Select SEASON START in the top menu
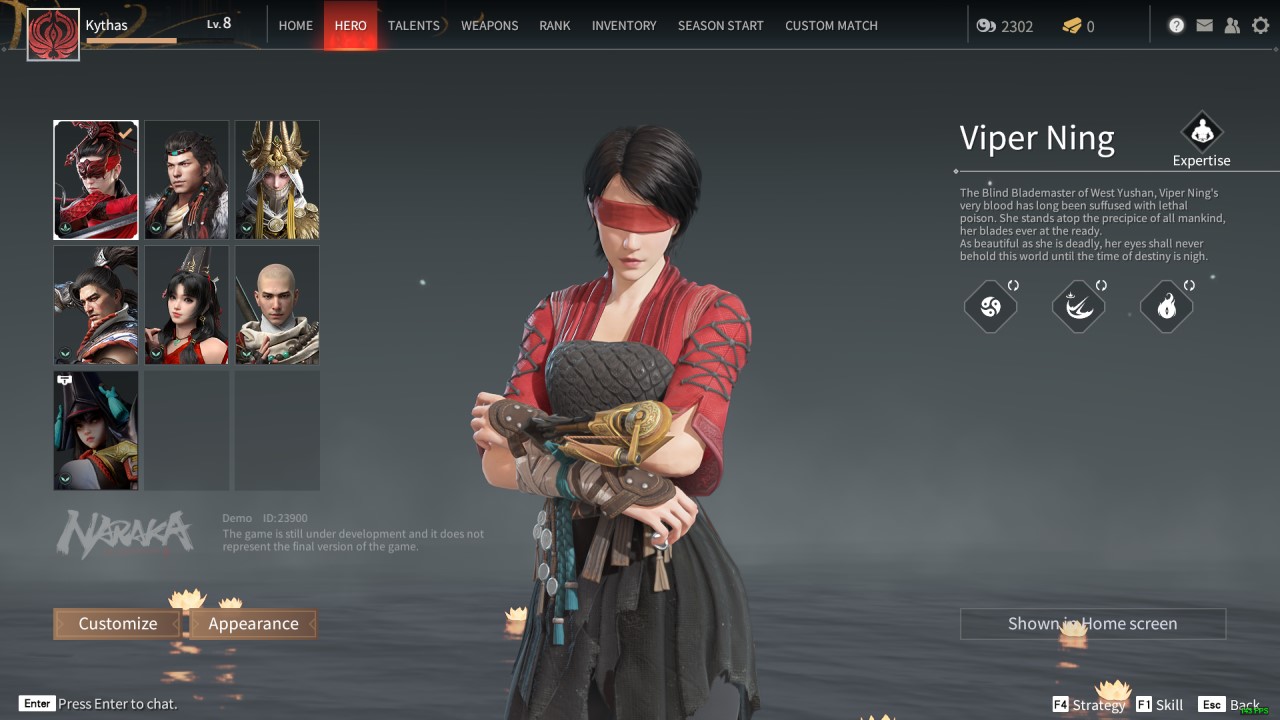Viewport: 1280px width, 720px height. [x=720, y=25]
